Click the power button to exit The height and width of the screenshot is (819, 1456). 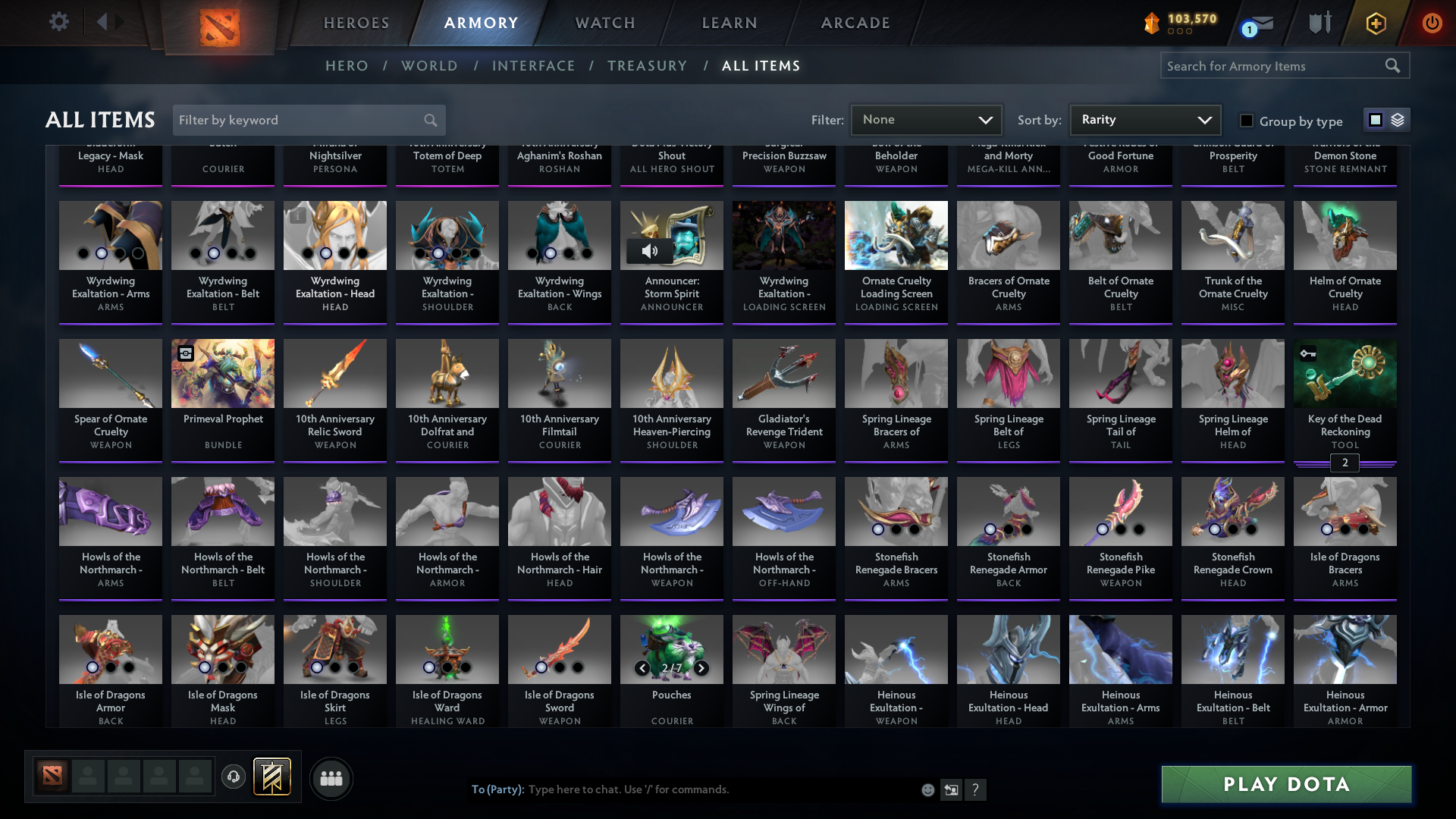(1432, 23)
